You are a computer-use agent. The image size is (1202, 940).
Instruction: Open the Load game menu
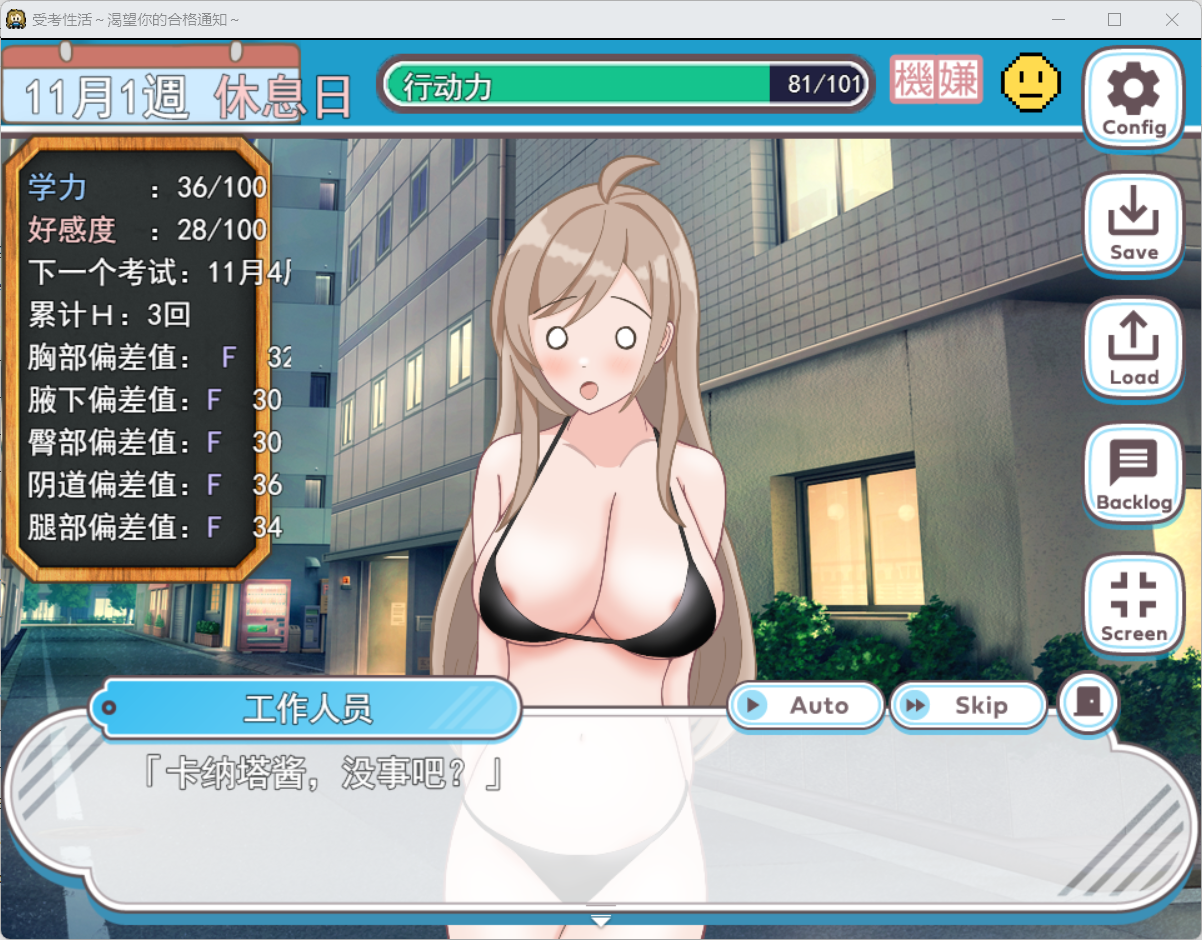1134,349
